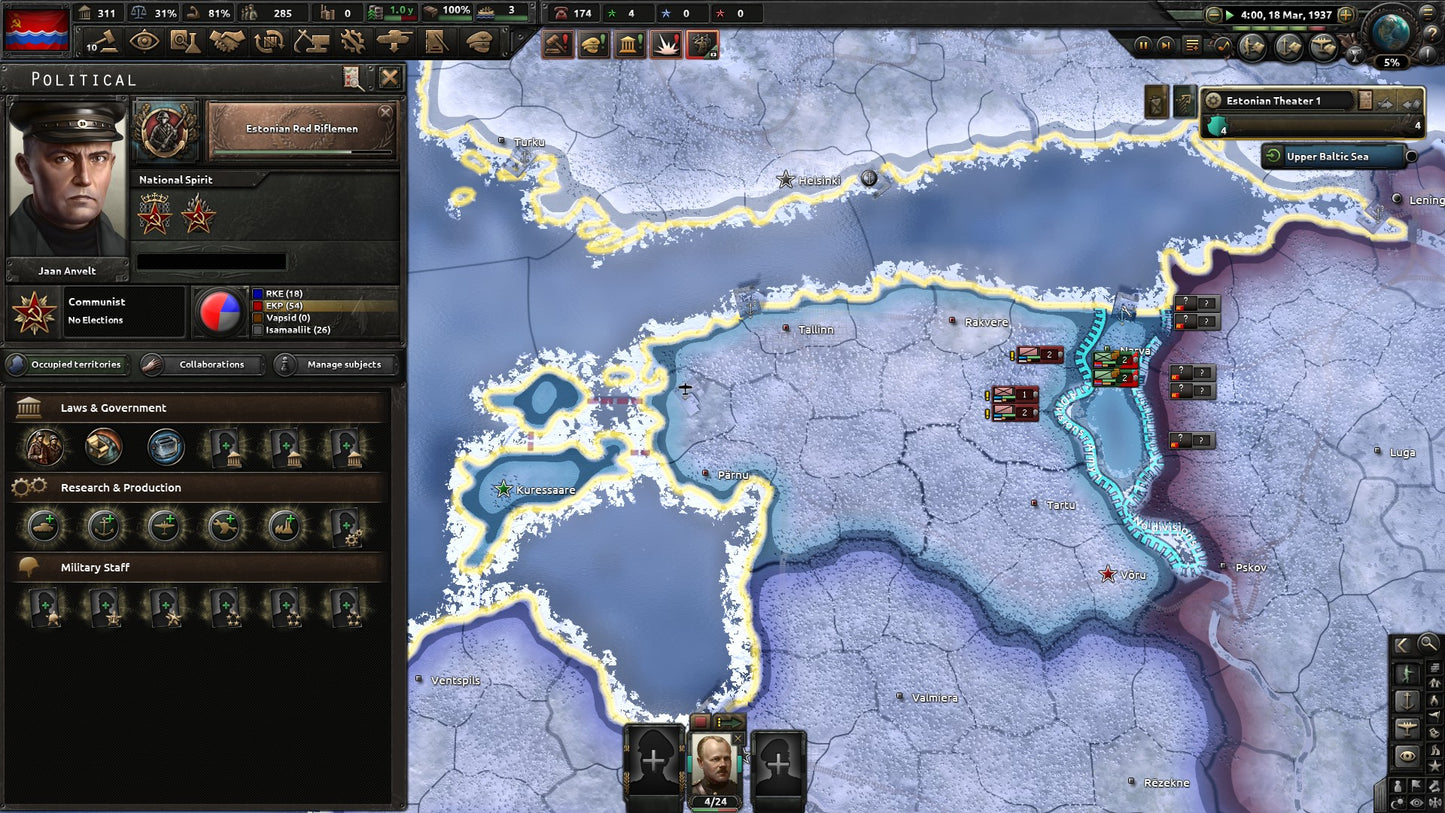Select the Upper Baltic Sea entry
1445x813 pixels.
1334,156
